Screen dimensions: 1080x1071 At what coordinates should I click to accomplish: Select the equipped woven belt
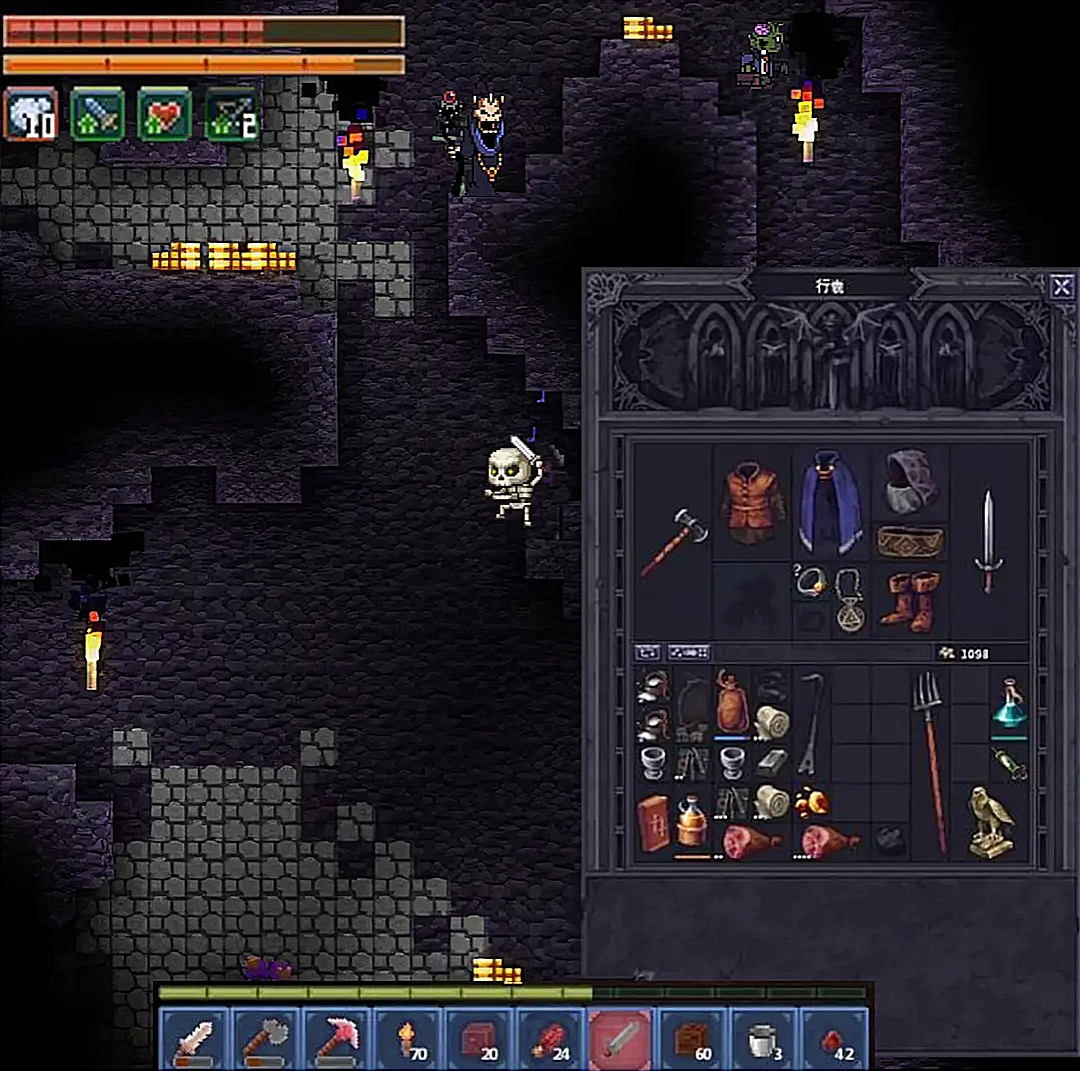tap(910, 541)
